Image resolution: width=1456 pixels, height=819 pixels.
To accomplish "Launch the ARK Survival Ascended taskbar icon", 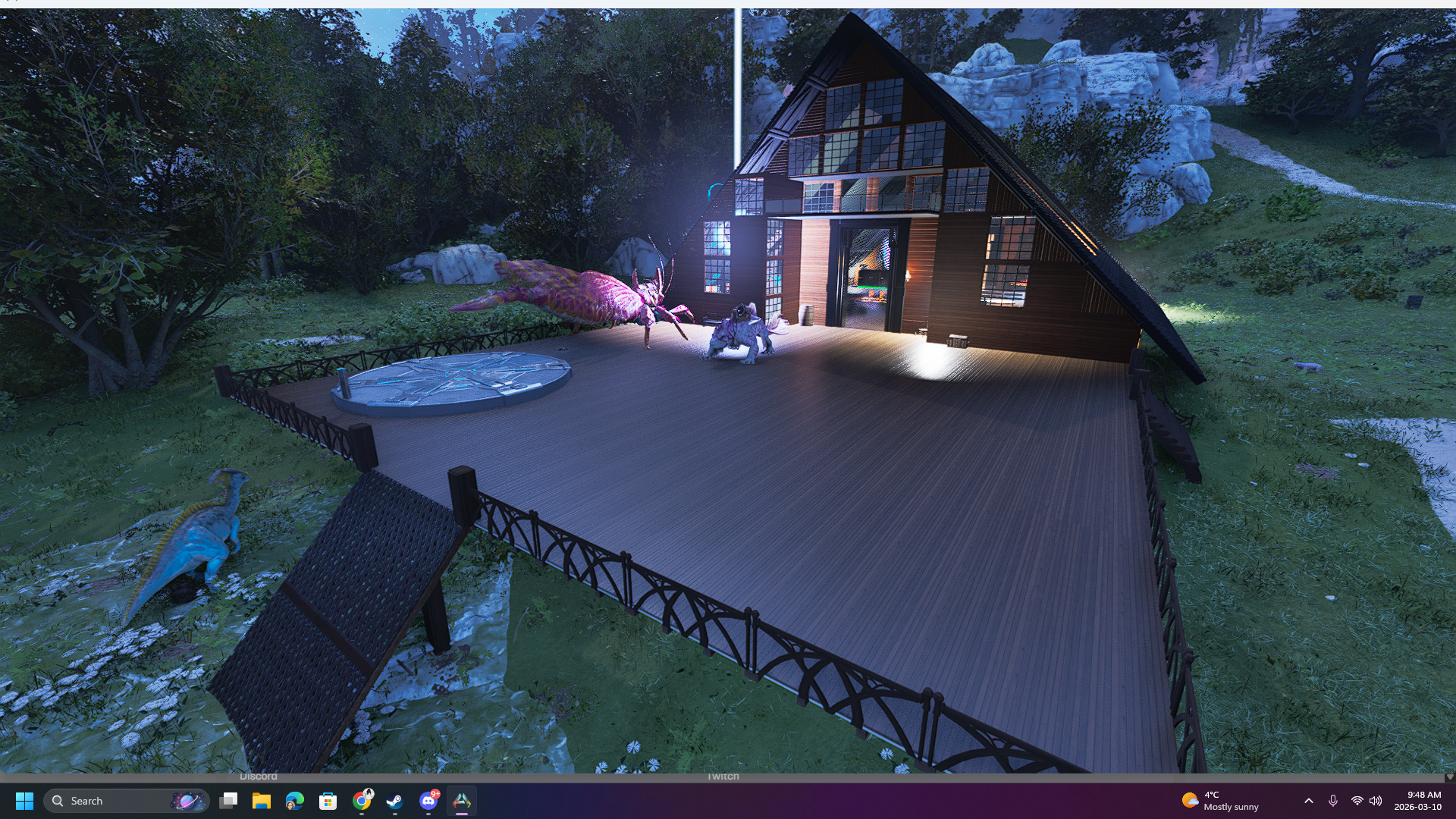I will [x=463, y=800].
